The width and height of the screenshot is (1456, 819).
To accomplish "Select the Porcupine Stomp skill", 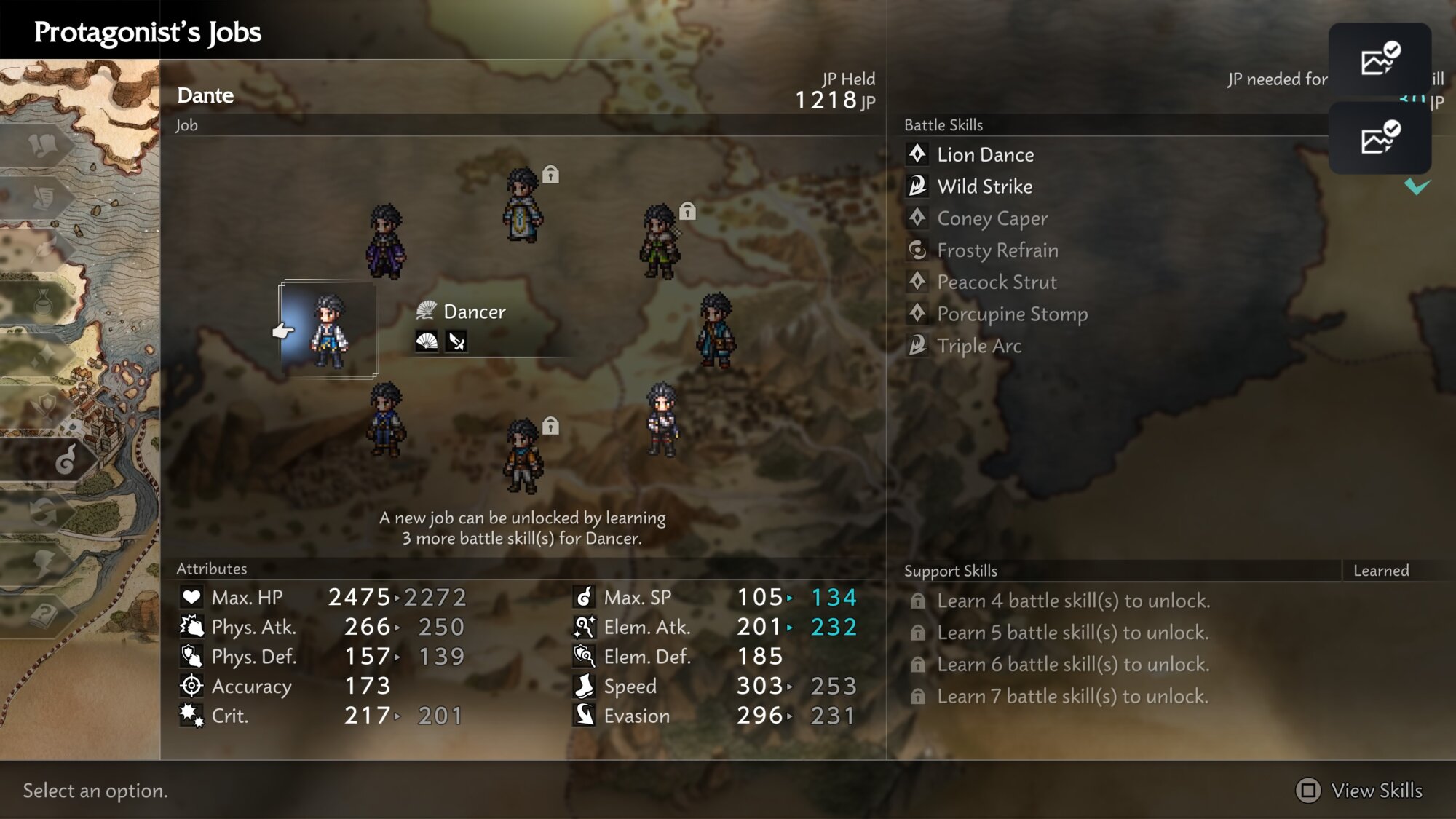I will tap(1012, 314).
